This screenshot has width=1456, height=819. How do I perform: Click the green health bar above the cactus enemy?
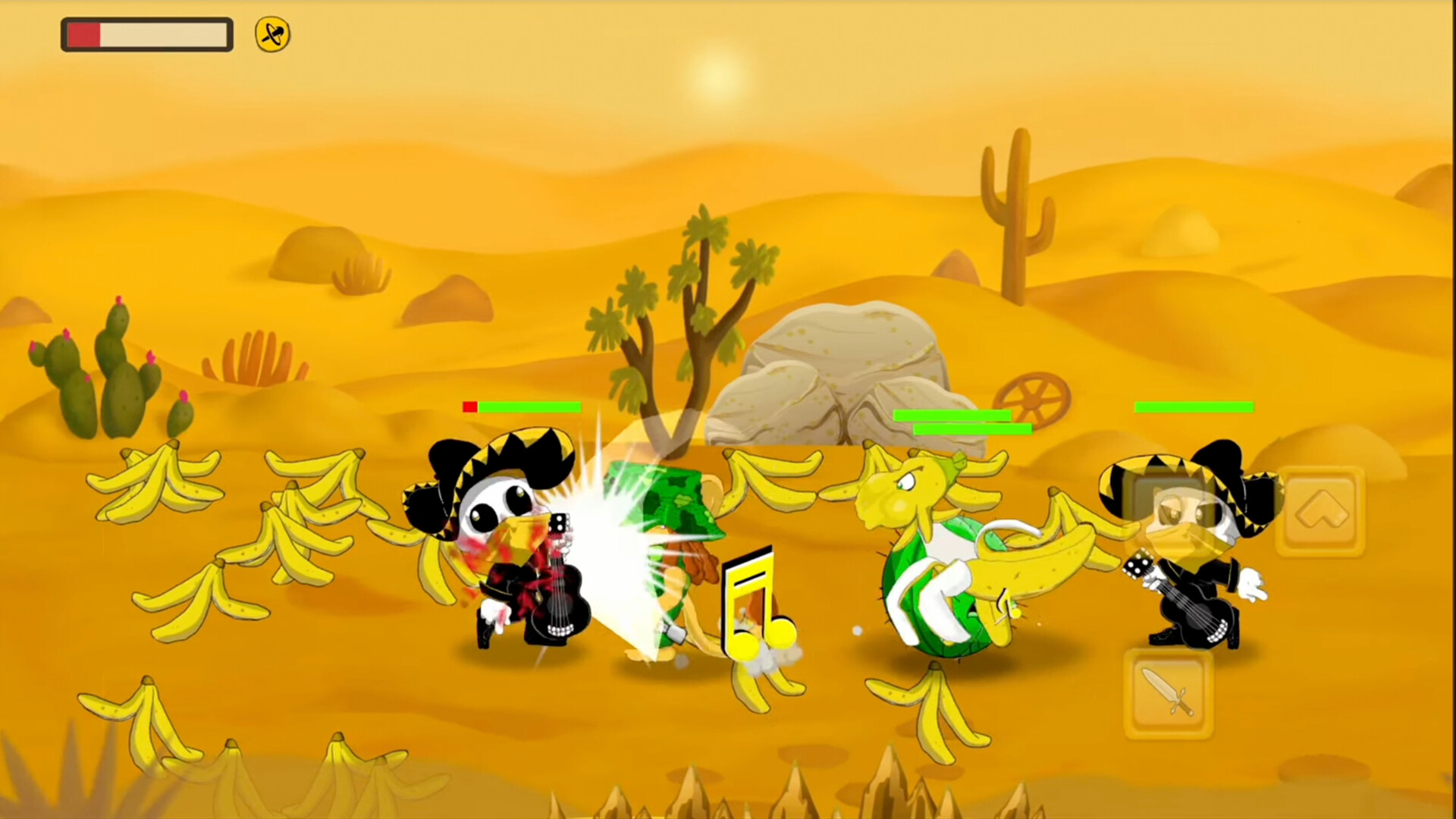[x=973, y=428]
